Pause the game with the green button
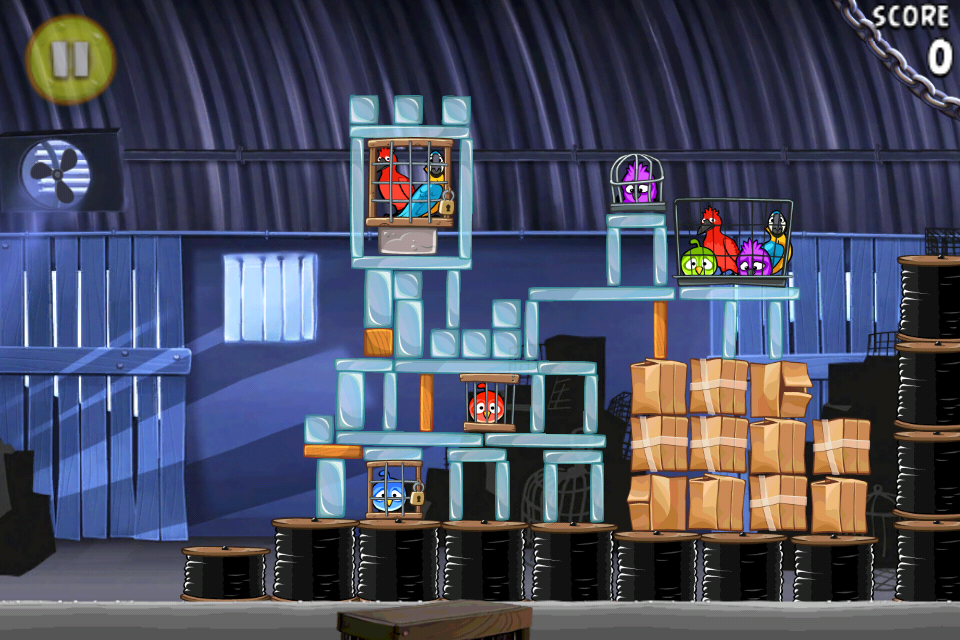 (x=70, y=60)
